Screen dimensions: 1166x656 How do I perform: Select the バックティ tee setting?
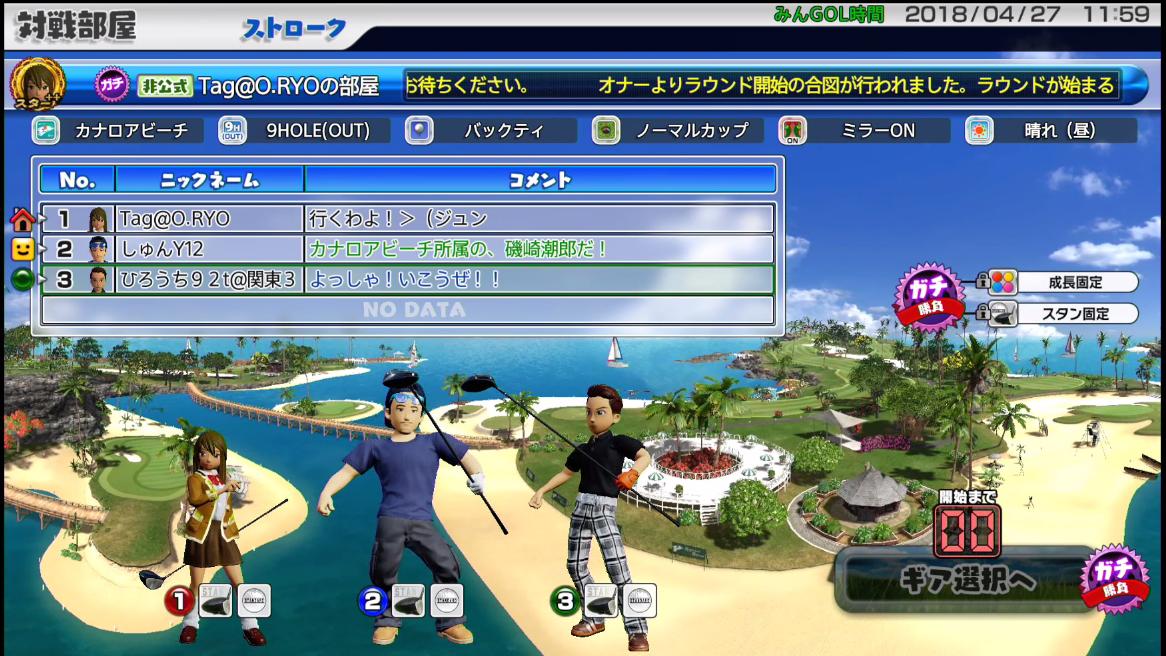click(x=491, y=131)
